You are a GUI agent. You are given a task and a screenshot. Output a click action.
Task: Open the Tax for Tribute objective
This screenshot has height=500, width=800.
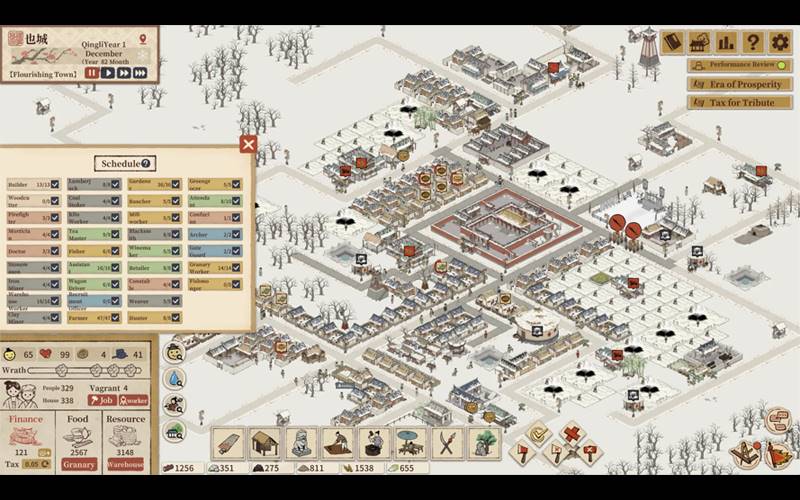tap(739, 102)
